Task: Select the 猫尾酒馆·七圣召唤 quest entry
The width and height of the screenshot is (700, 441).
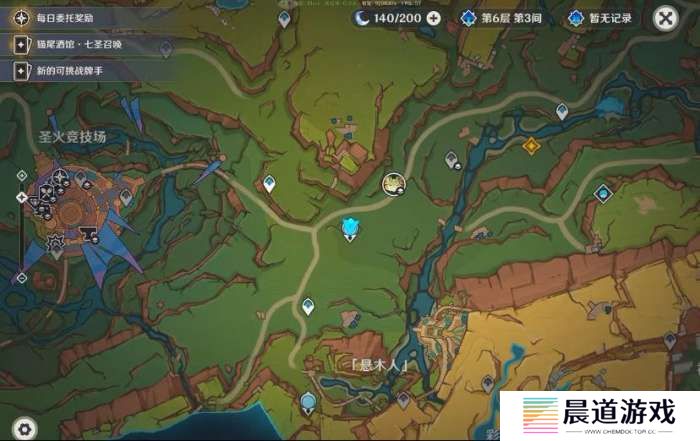Action: tap(75, 45)
